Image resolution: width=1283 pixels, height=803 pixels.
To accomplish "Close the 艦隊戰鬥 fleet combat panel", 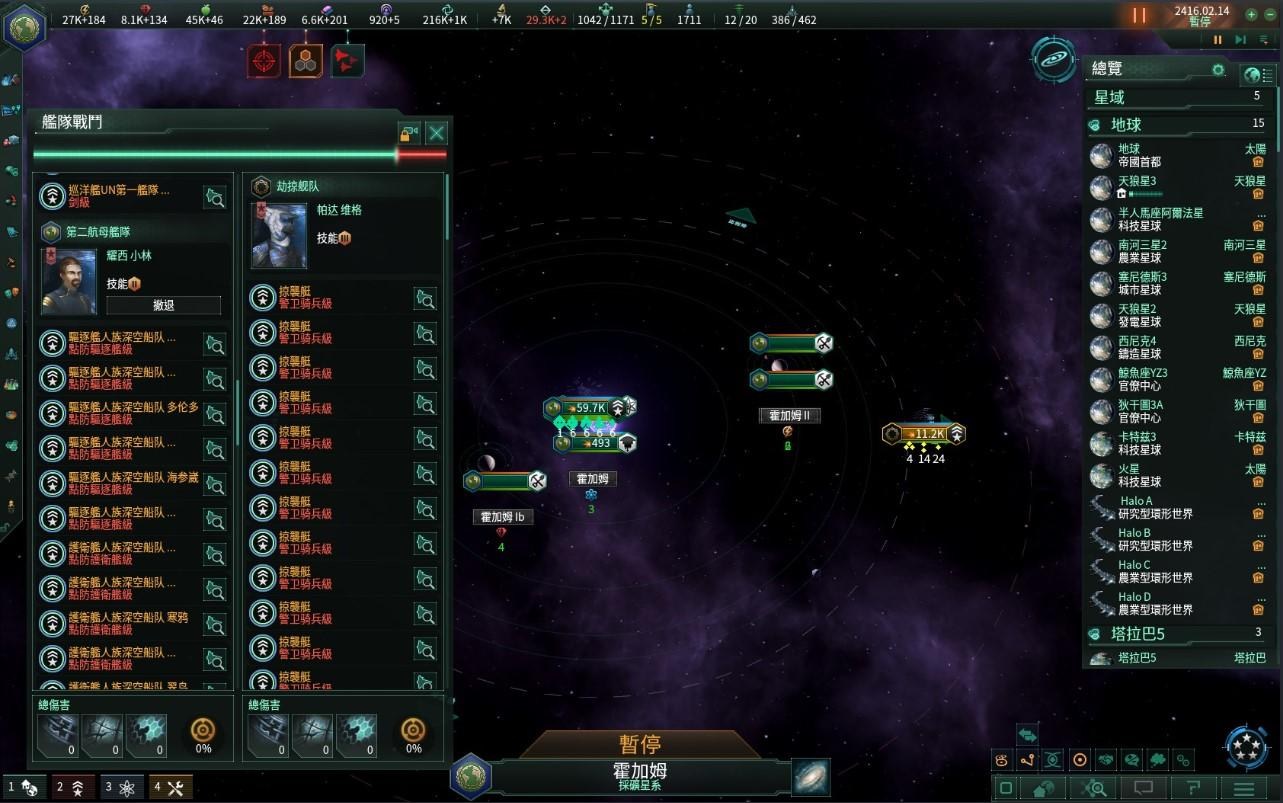I will [436, 133].
